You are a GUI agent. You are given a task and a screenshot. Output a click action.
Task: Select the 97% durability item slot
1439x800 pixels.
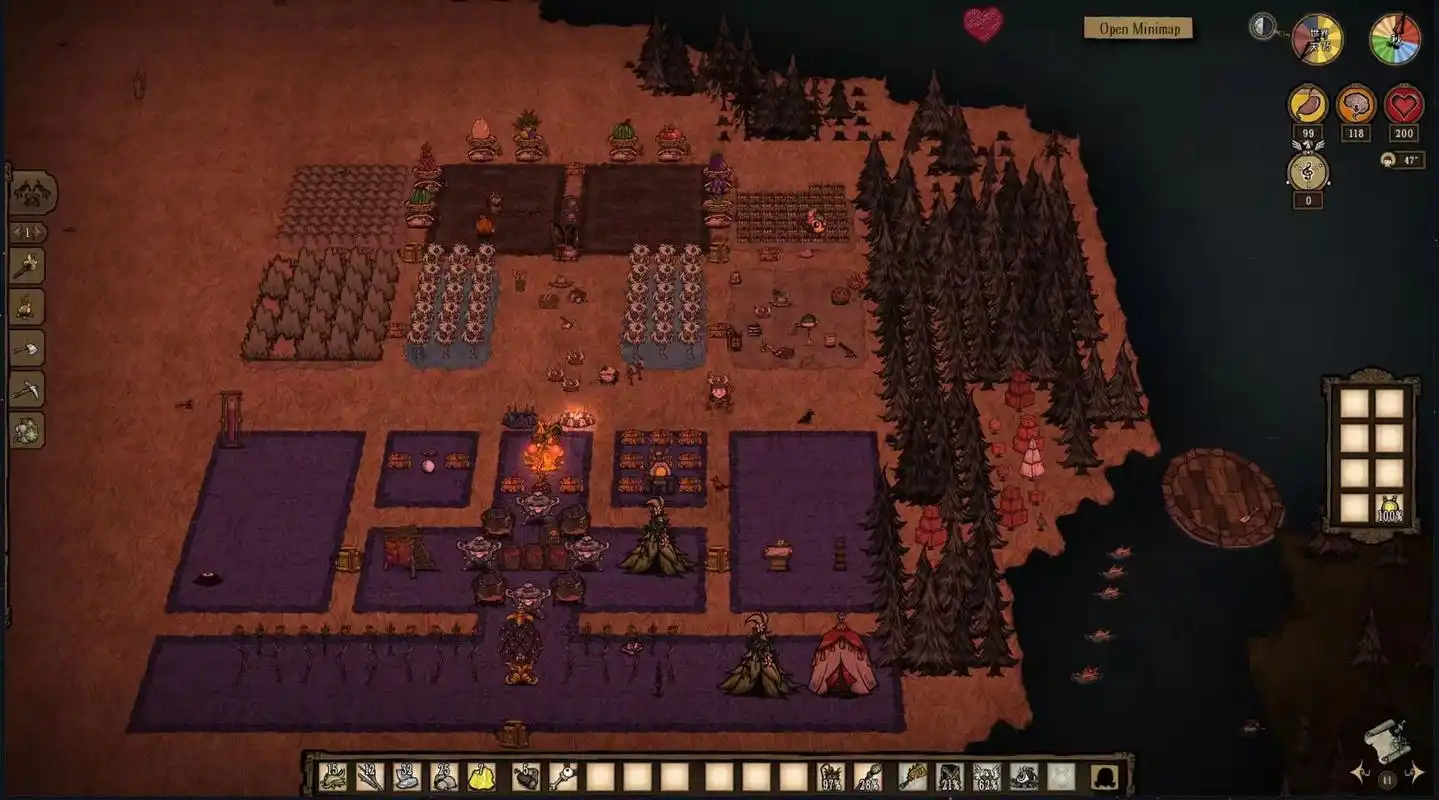[x=831, y=776]
